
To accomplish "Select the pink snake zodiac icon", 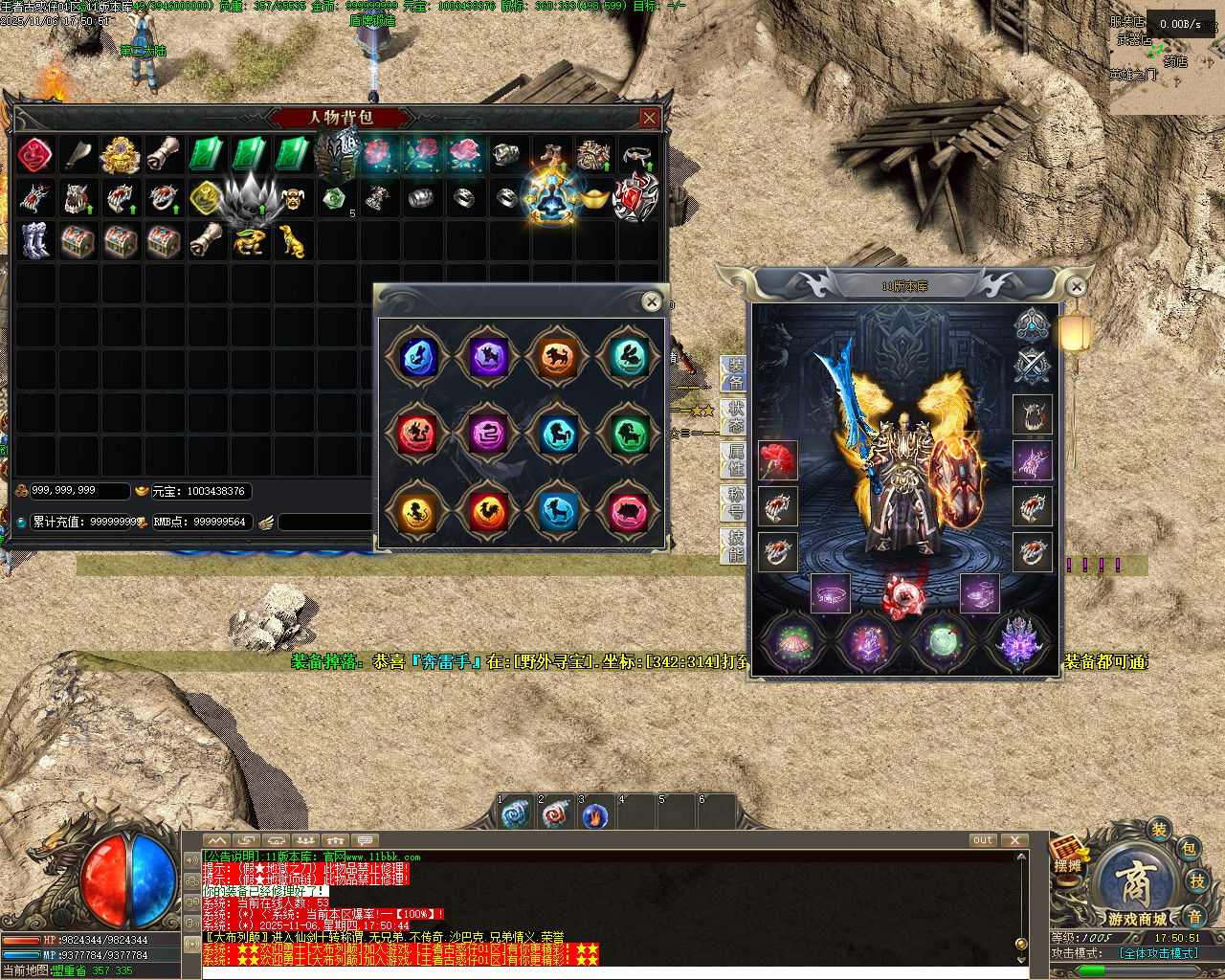I will point(488,434).
